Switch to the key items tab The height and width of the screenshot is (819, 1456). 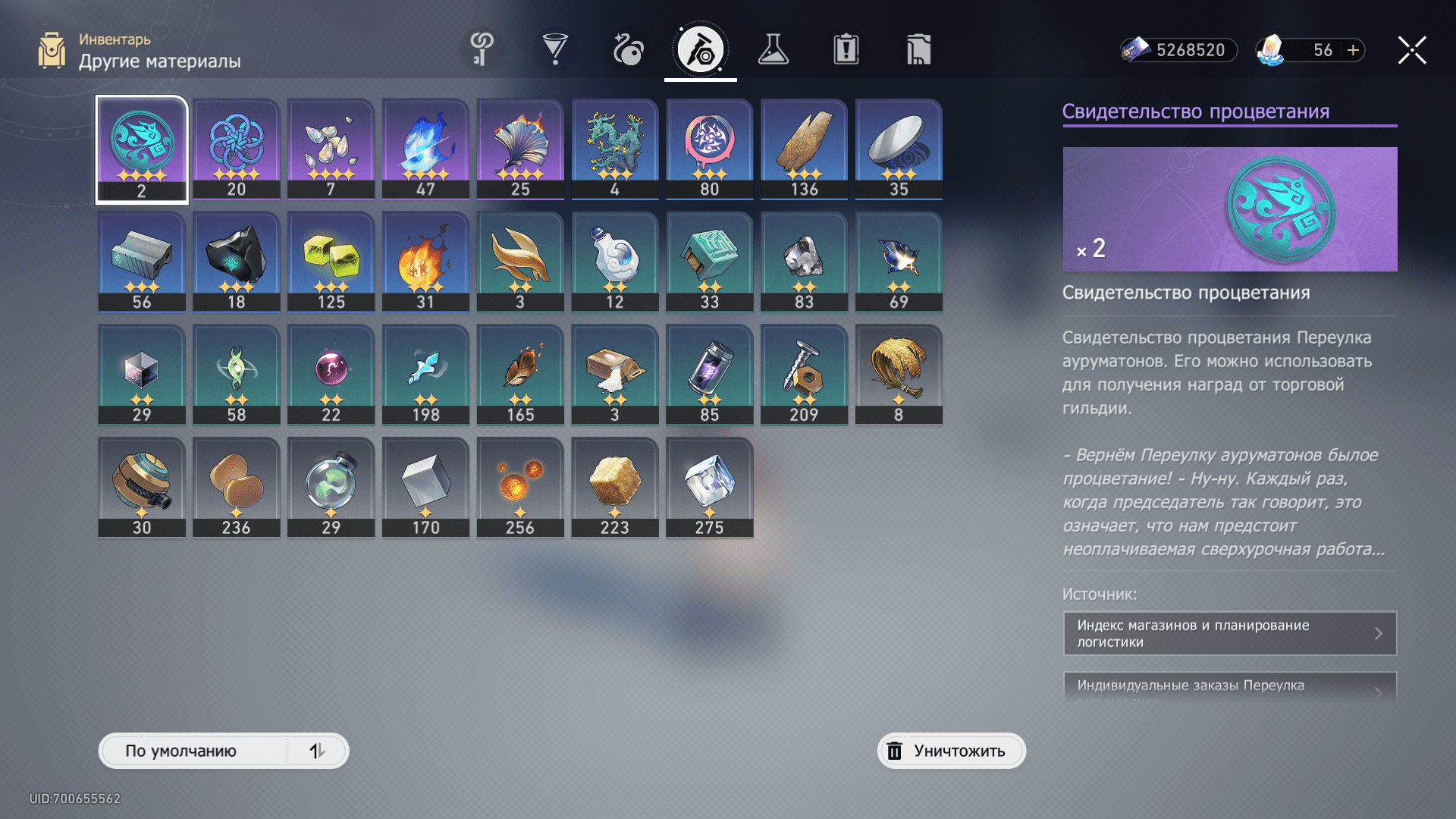pyautogui.click(x=482, y=50)
